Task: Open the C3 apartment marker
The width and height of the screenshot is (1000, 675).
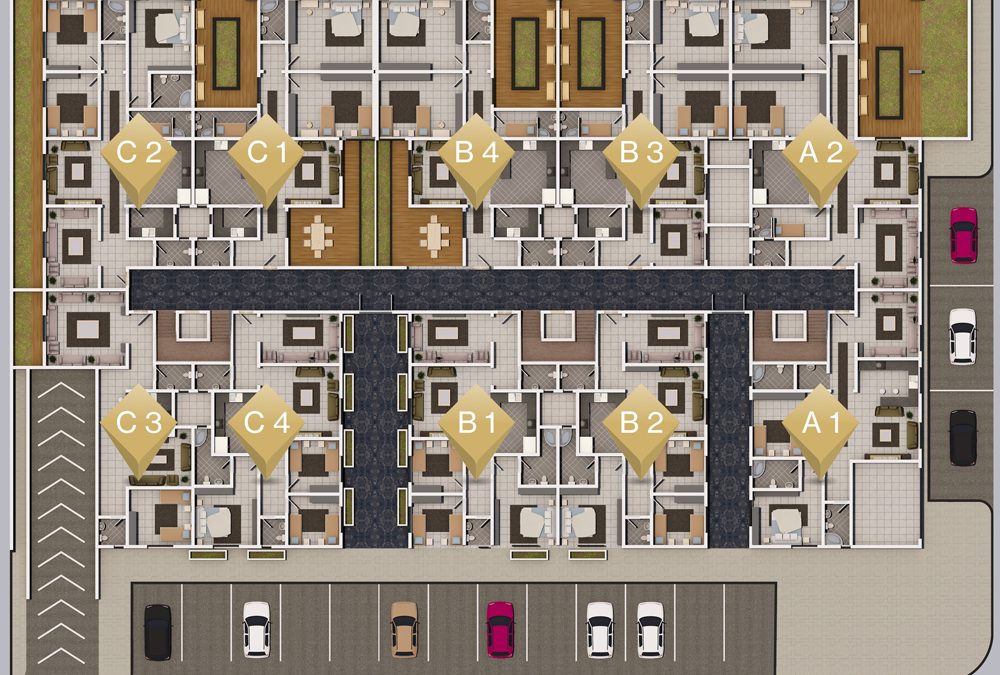Action: point(139,424)
